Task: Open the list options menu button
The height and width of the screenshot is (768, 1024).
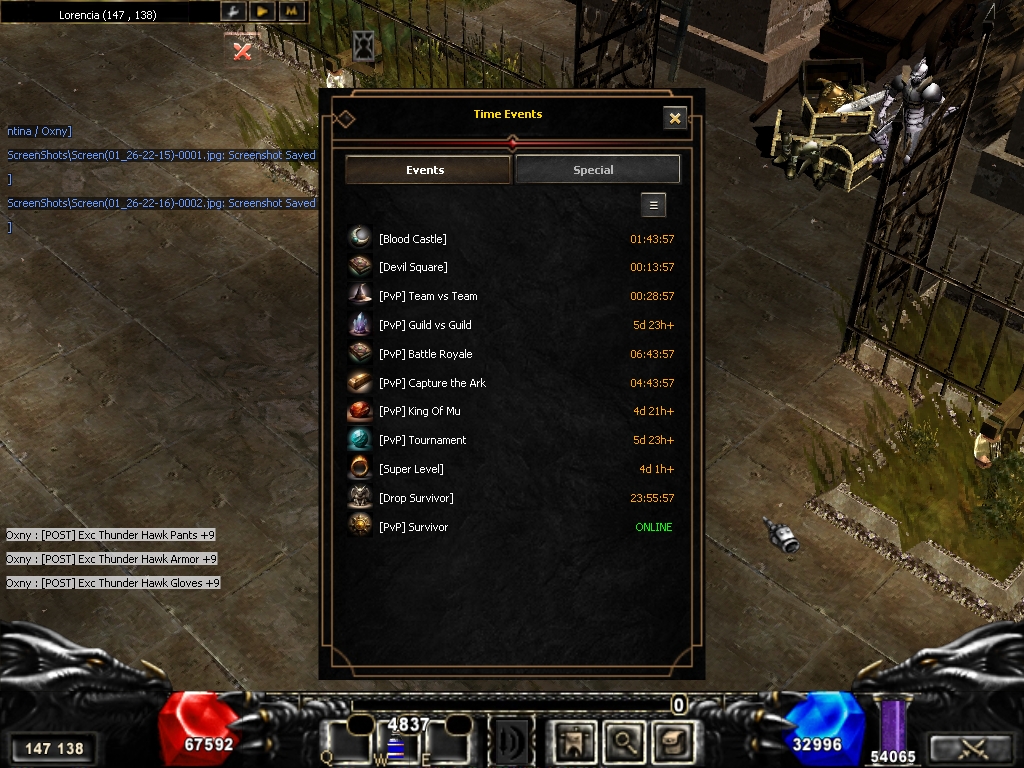Action: pos(653,205)
